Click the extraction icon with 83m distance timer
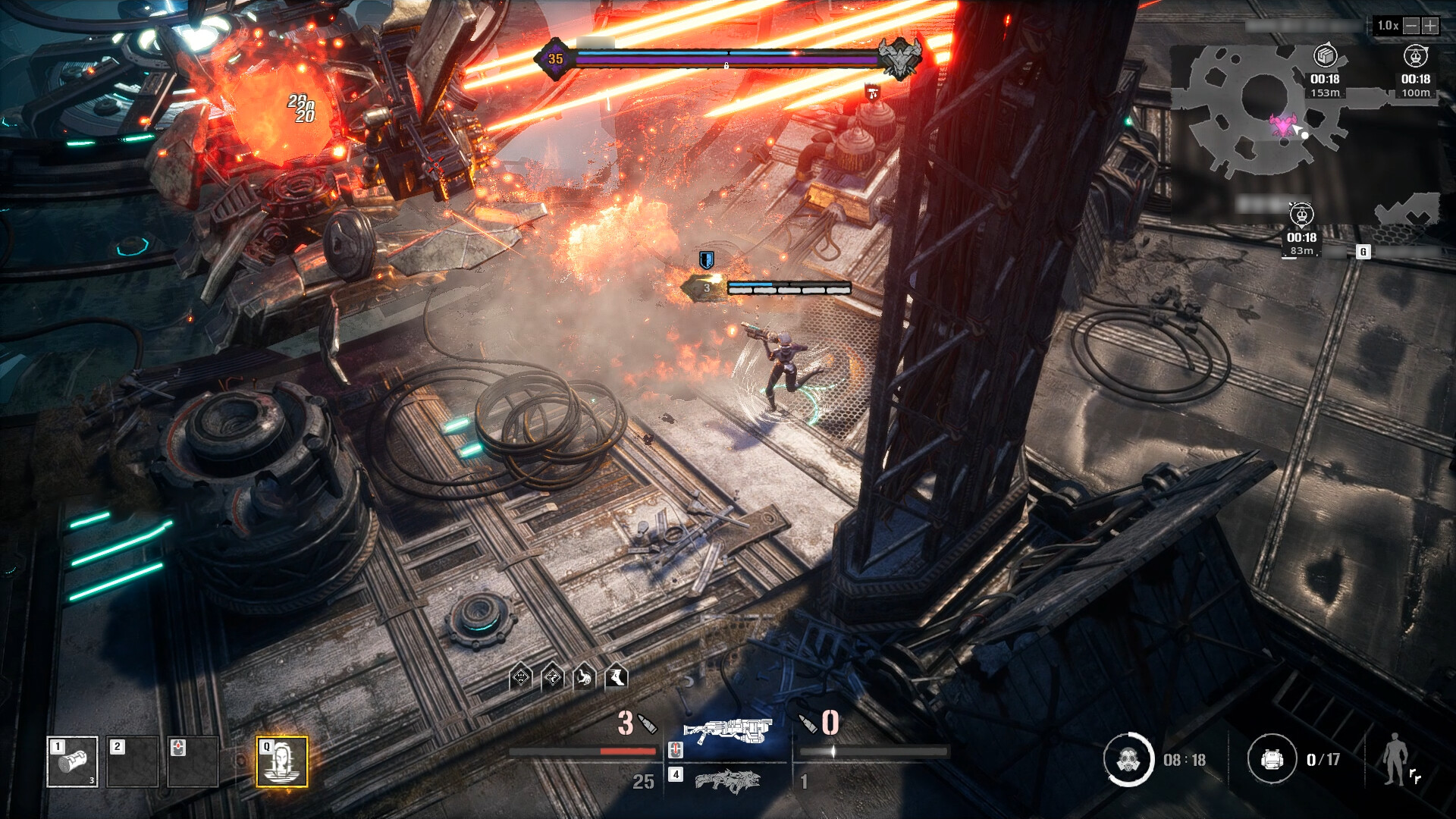The width and height of the screenshot is (1456, 819). [1302, 216]
